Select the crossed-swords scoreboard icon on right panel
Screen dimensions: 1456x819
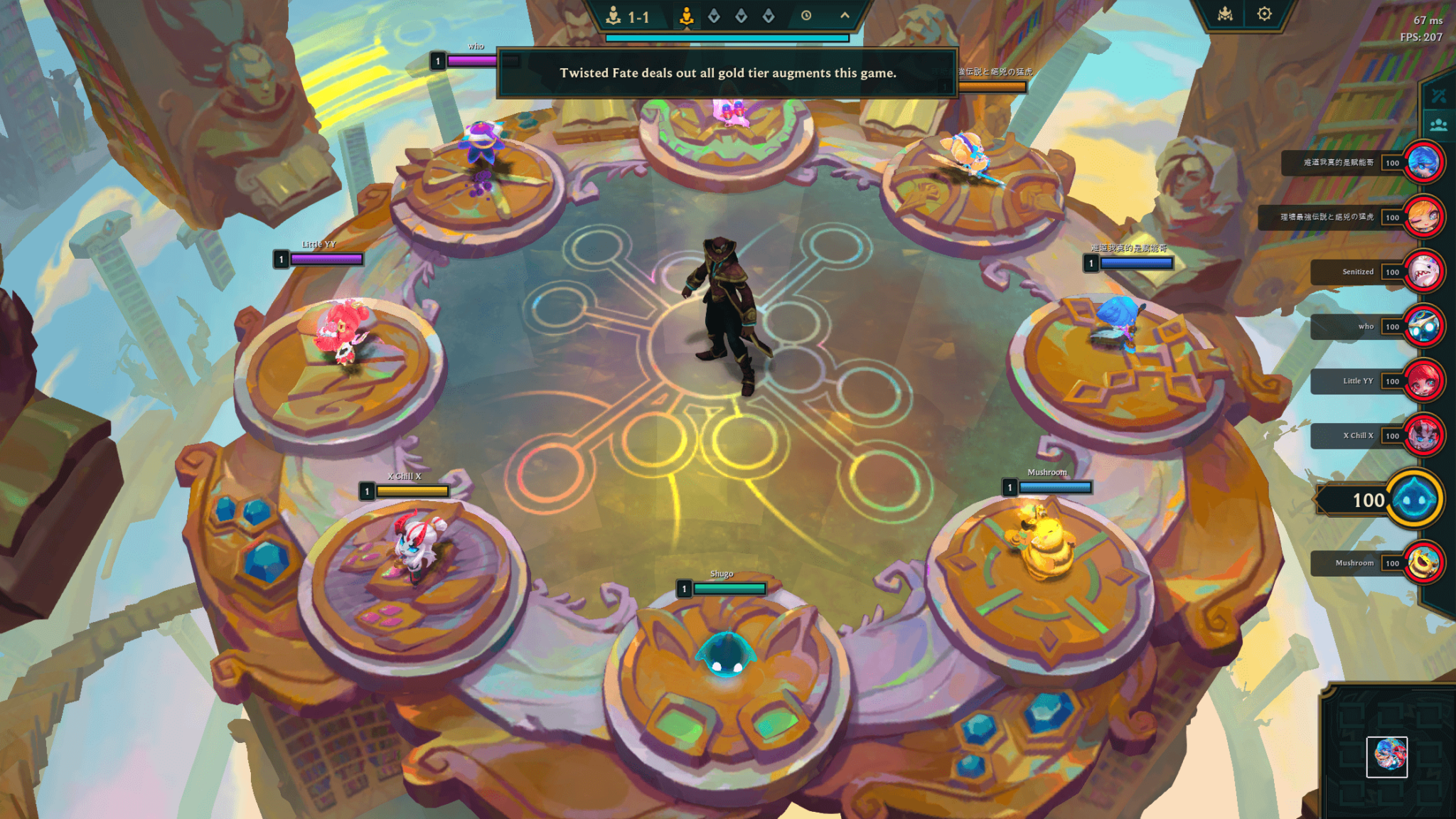1439,95
